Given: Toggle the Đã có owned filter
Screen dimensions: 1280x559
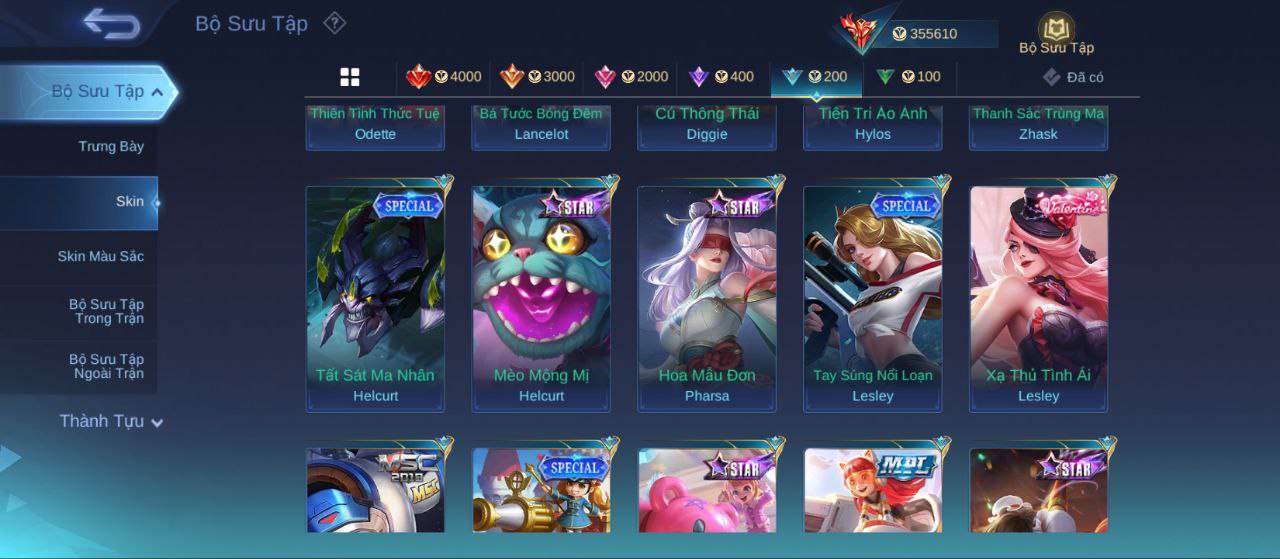Looking at the screenshot, I should [1073, 77].
